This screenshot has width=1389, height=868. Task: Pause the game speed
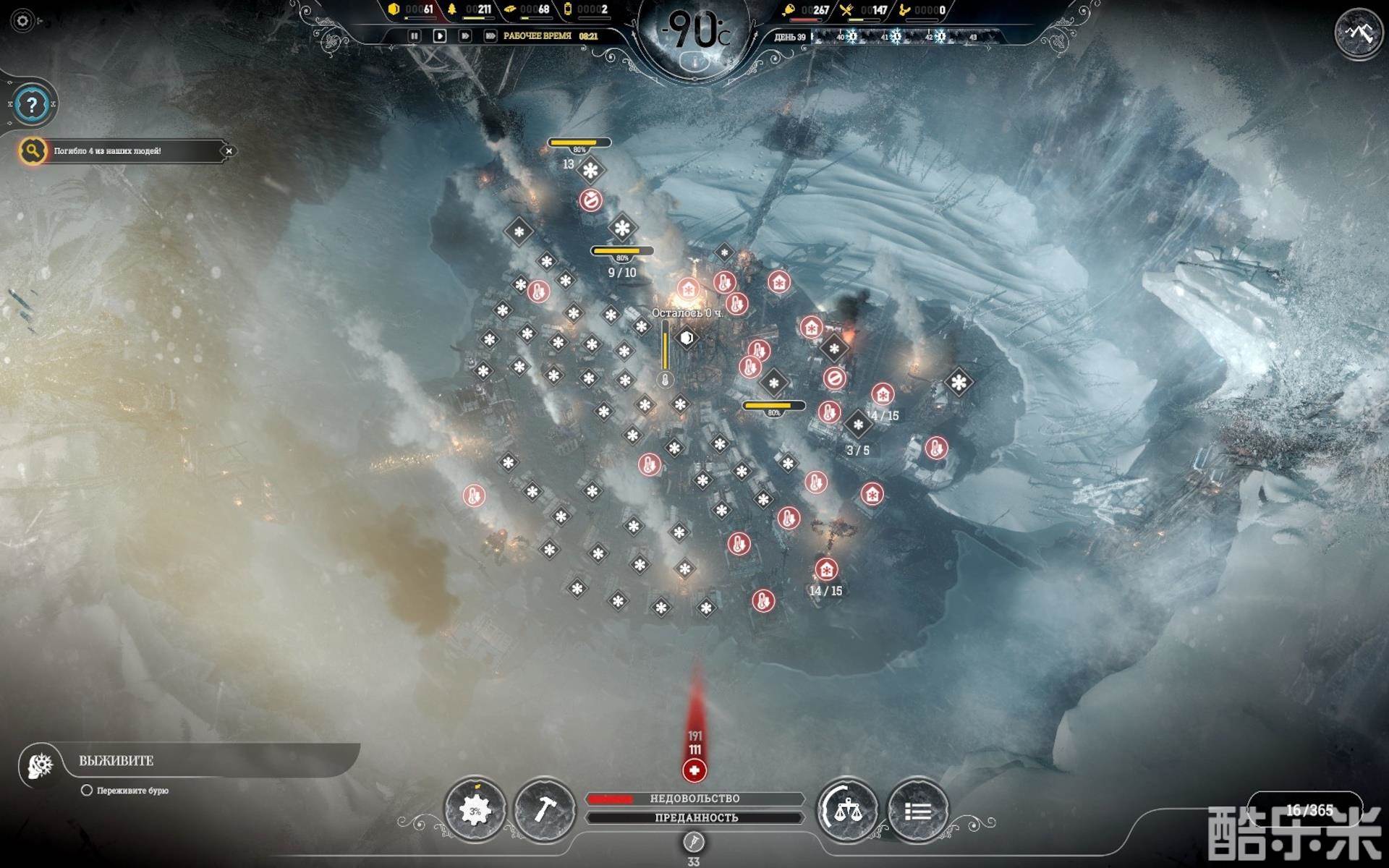[x=415, y=35]
